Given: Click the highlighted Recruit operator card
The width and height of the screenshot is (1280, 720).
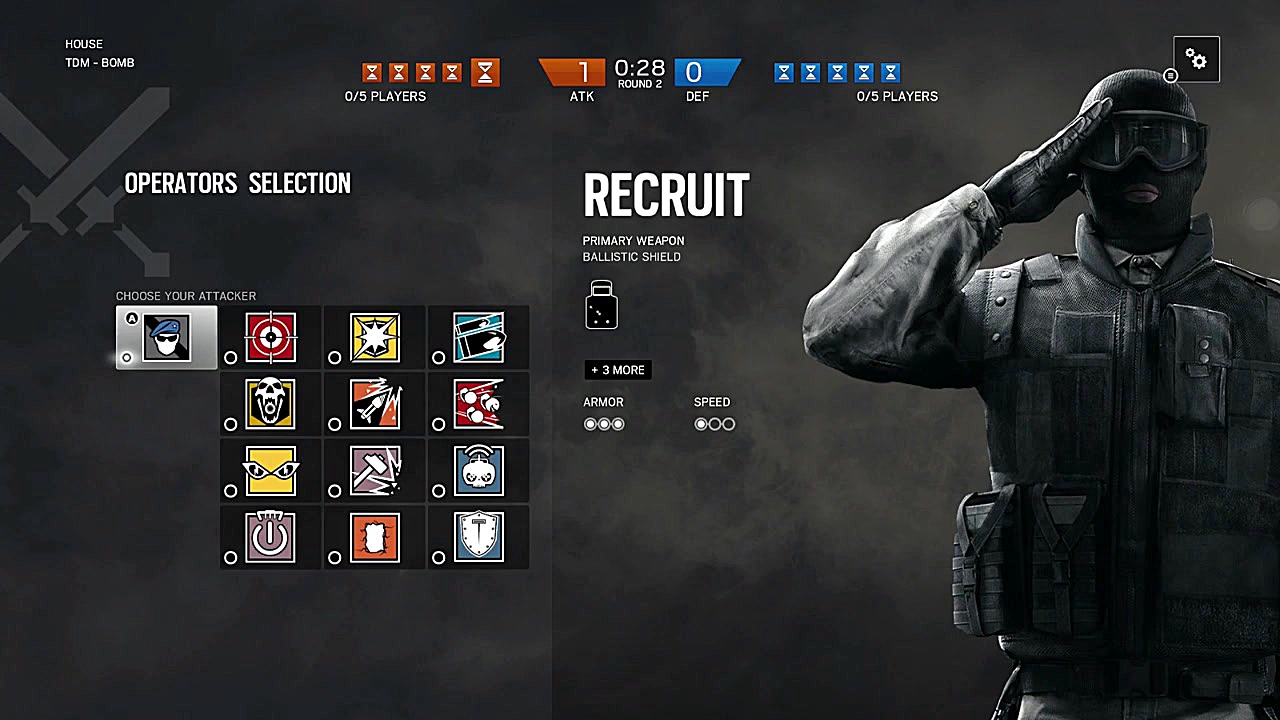Looking at the screenshot, I should pos(166,337).
